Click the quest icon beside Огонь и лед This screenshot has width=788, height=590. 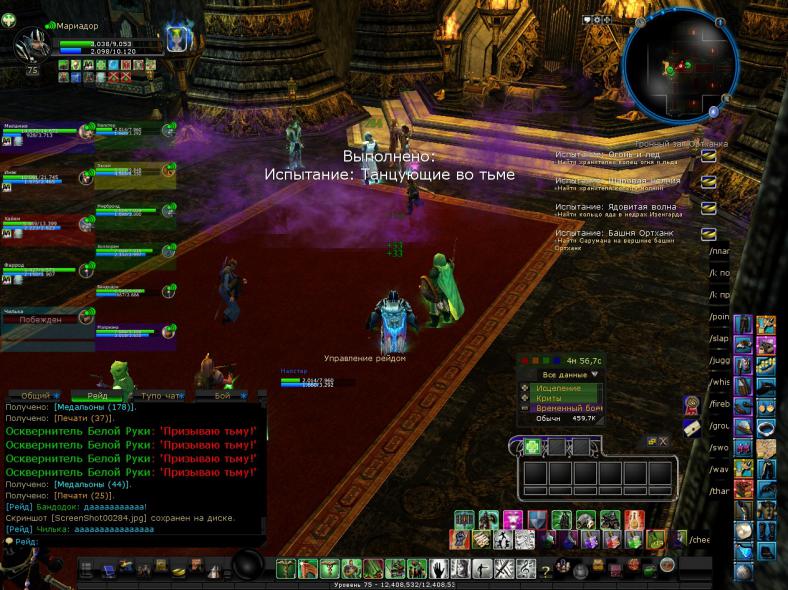[709, 156]
